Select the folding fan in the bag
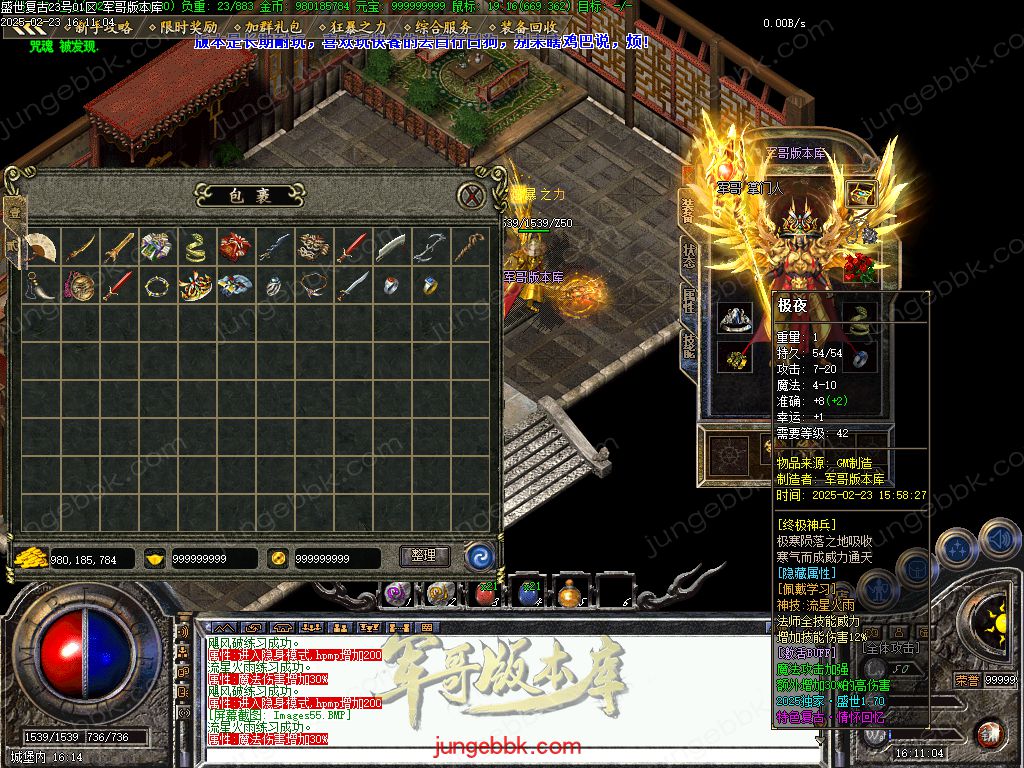 [40, 246]
